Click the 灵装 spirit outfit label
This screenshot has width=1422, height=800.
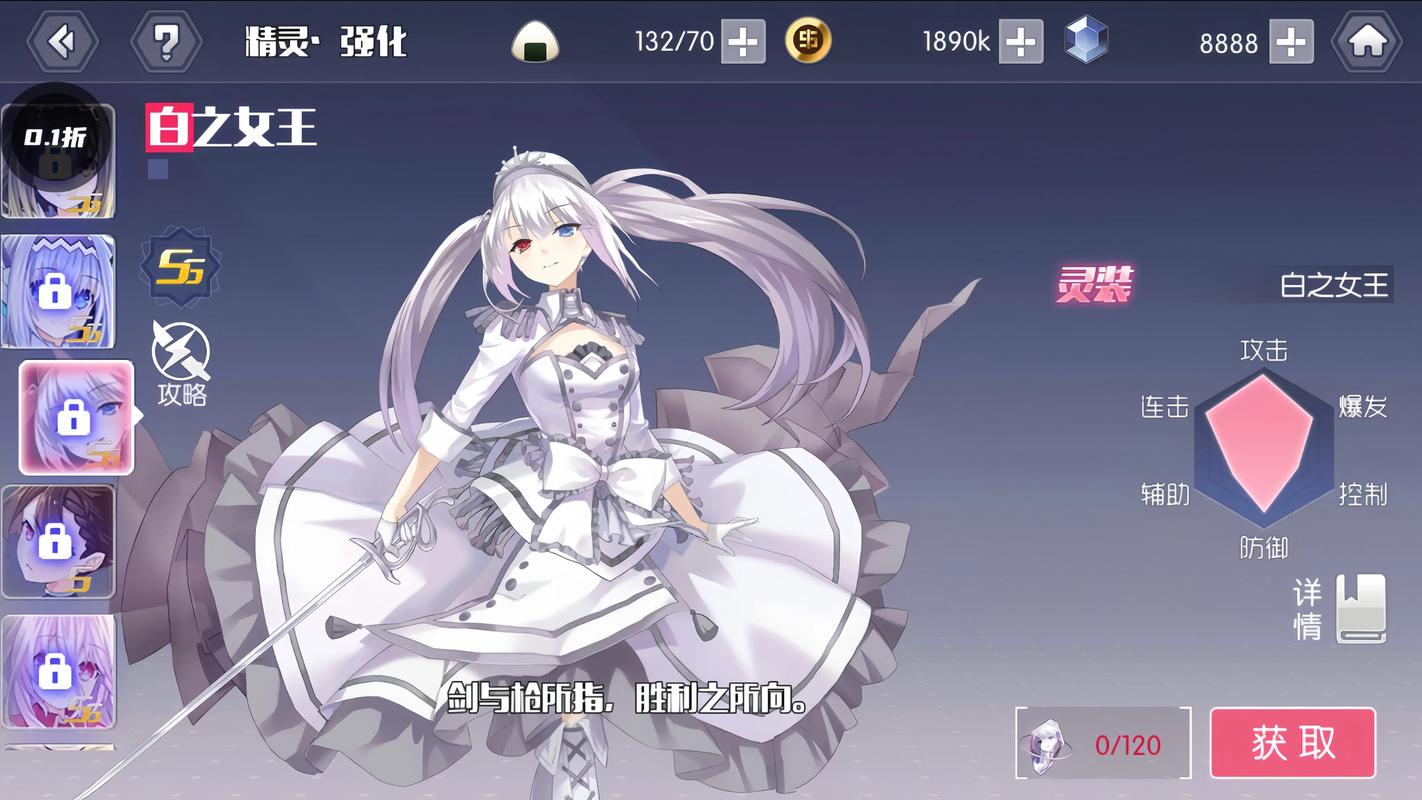click(x=1095, y=285)
